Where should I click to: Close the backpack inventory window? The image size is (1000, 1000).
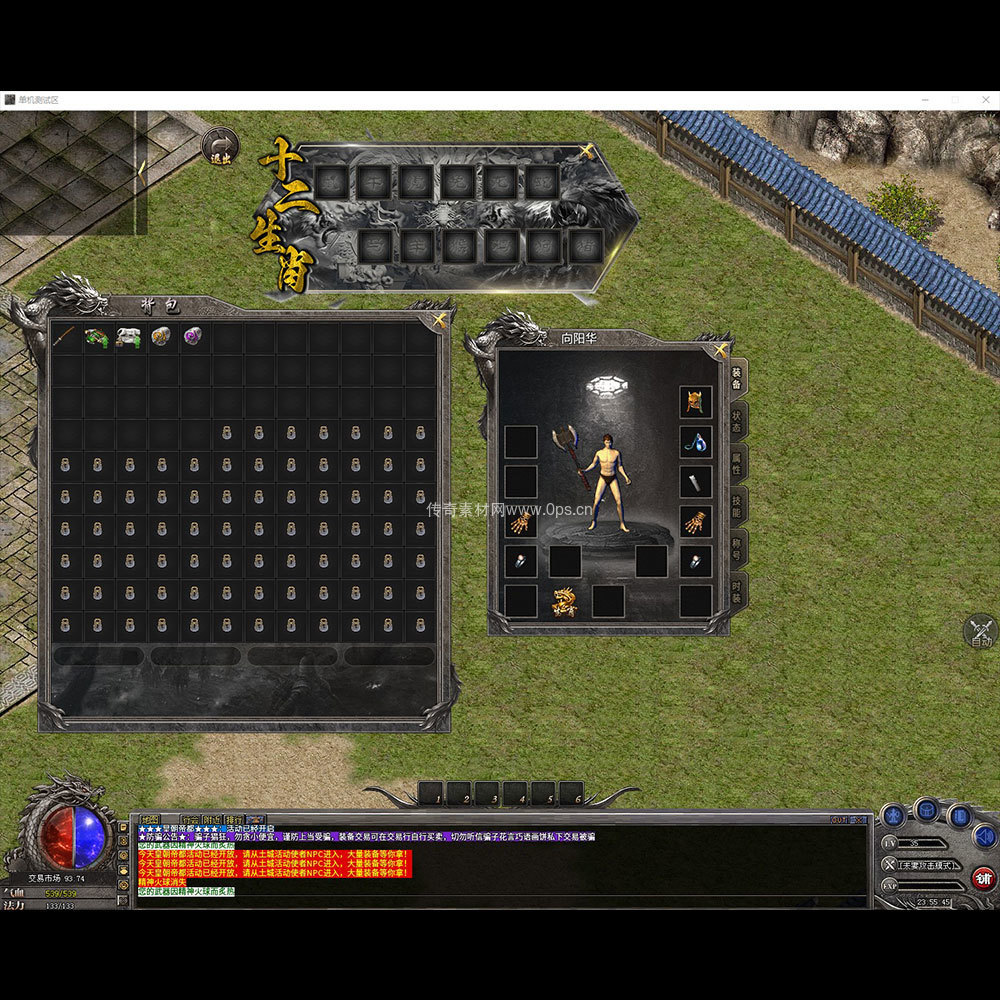tap(439, 320)
